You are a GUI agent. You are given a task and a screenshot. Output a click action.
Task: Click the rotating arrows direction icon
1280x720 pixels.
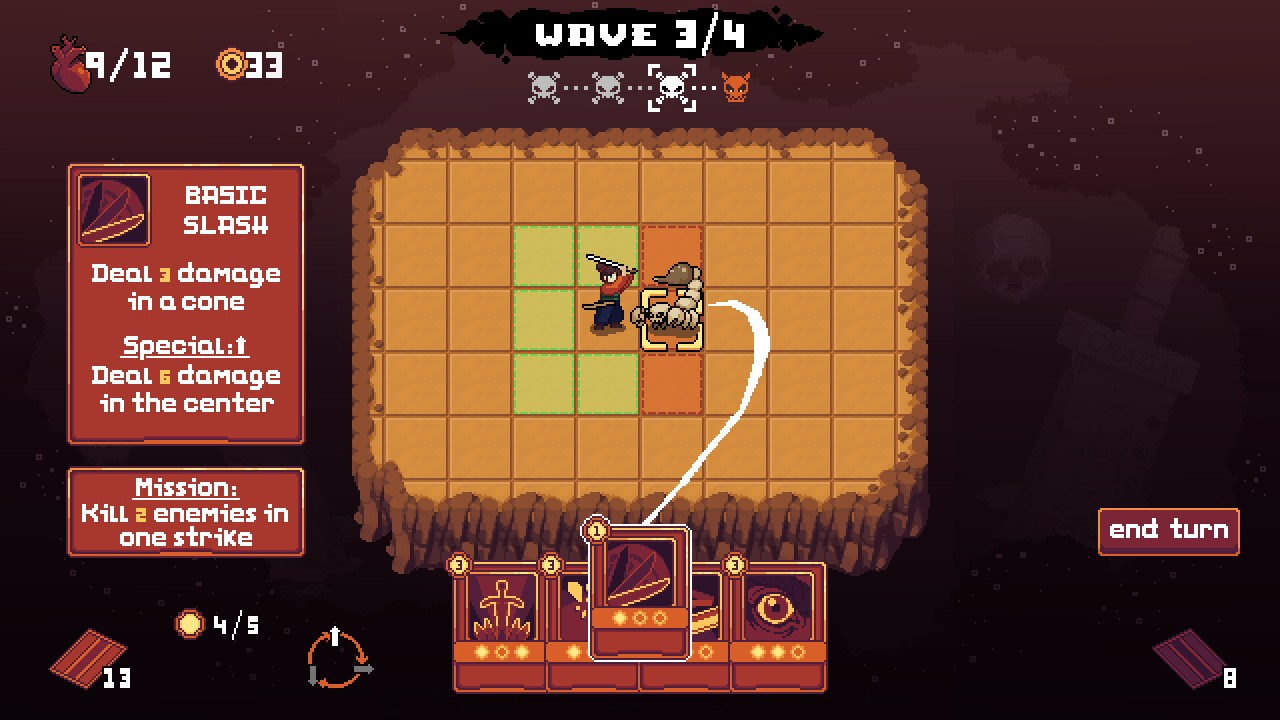[338, 658]
